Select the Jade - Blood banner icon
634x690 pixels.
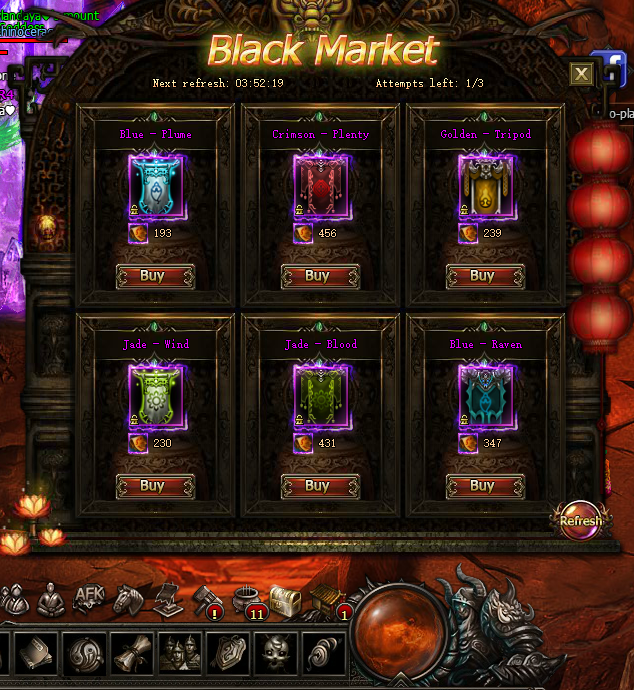pos(321,395)
